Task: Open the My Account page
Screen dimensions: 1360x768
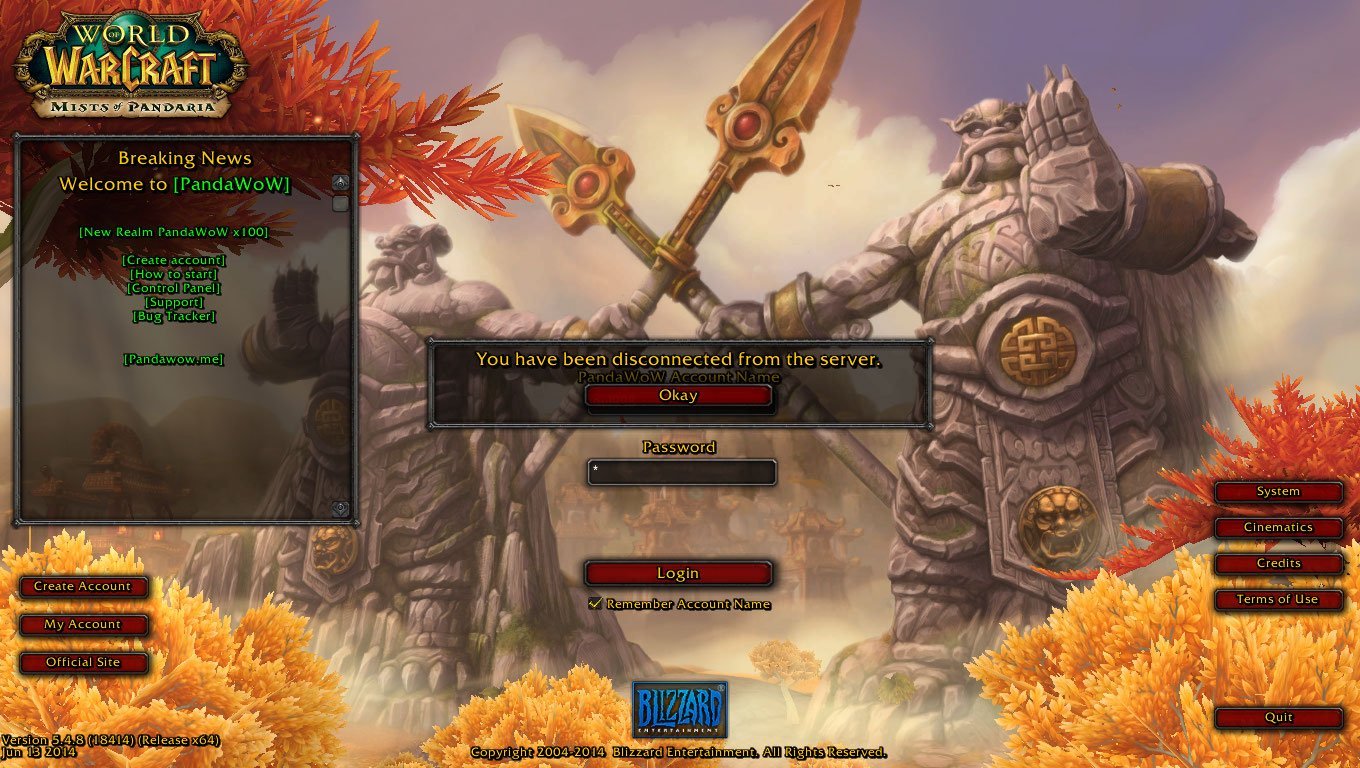Action: click(83, 625)
